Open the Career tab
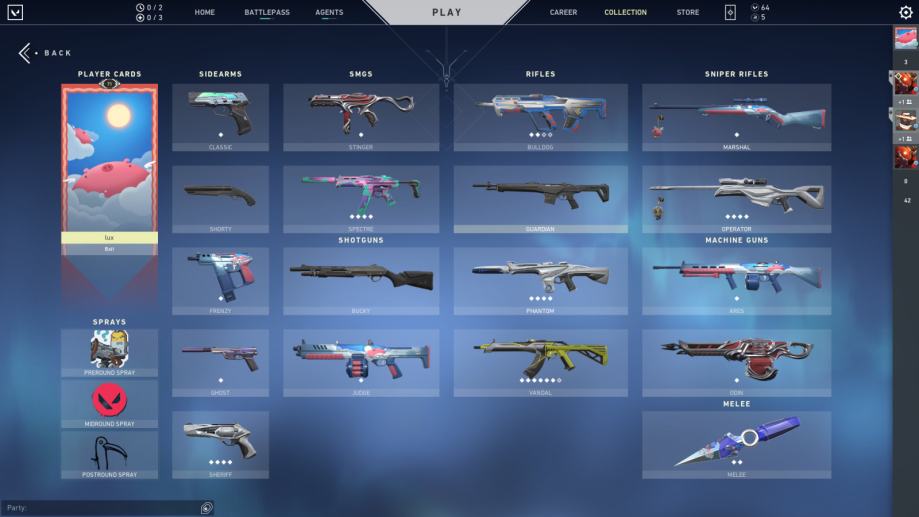The width and height of the screenshot is (919, 517). [x=563, y=13]
